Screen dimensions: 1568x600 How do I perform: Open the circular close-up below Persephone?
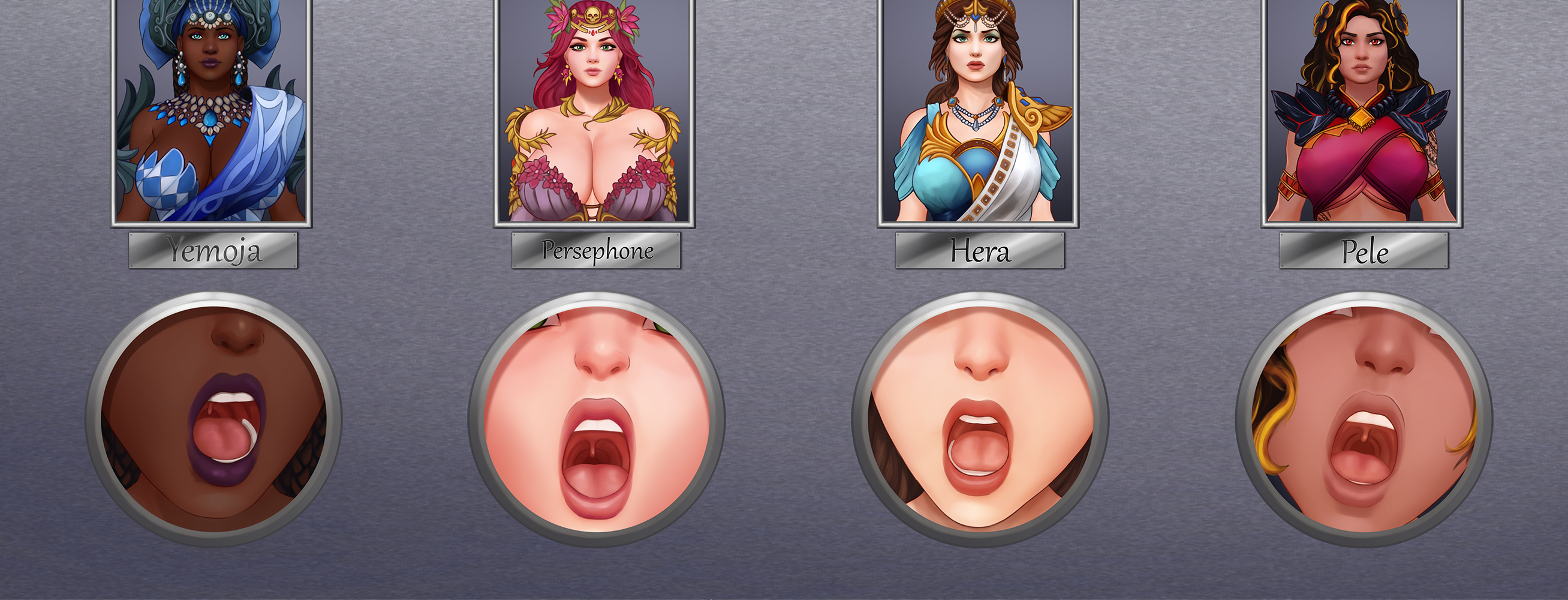coord(597,419)
